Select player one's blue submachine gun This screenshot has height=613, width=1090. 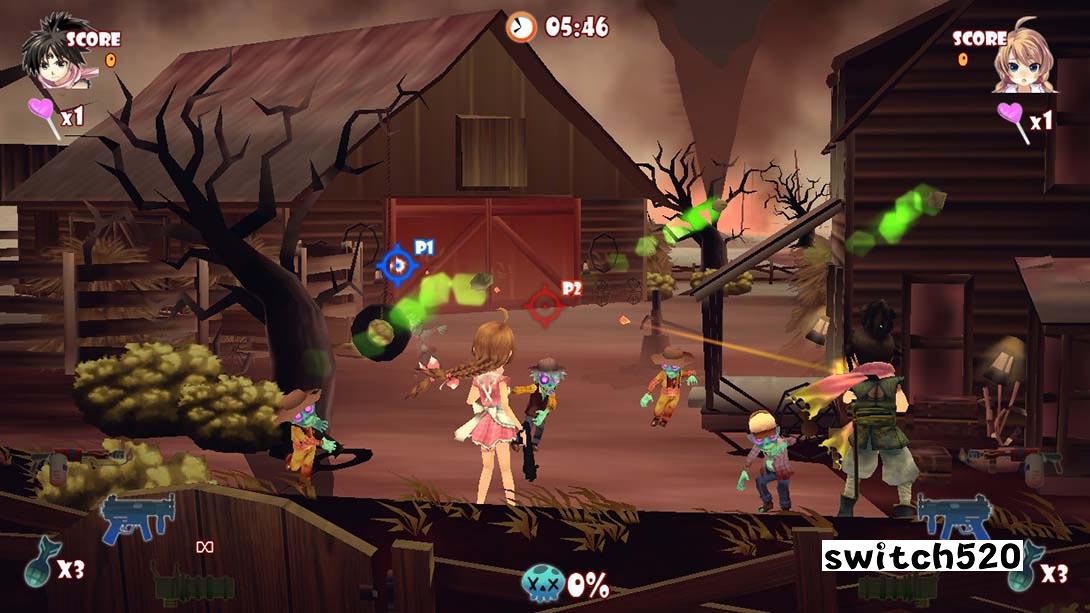138,518
